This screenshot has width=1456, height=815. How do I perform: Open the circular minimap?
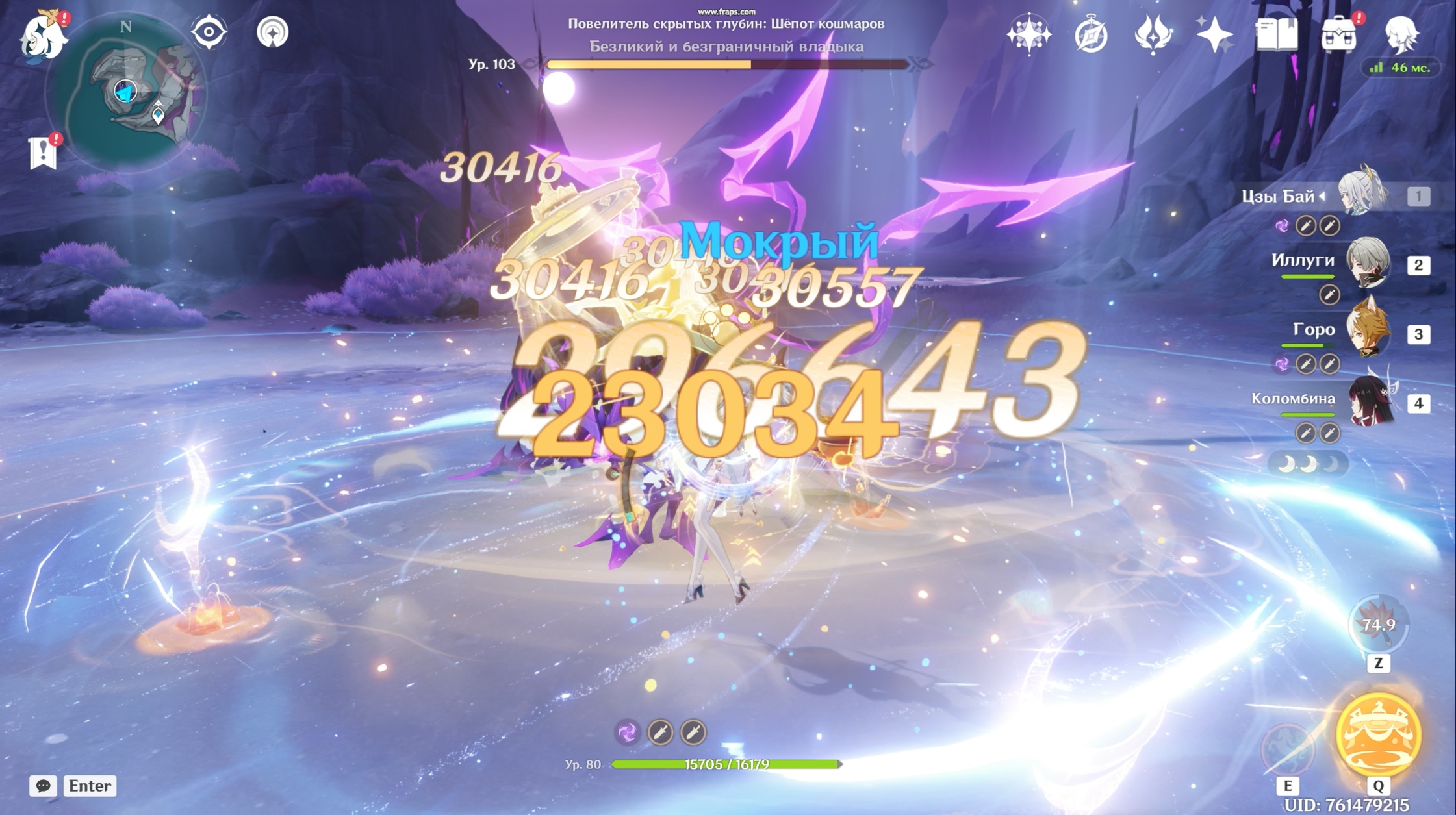coord(125,94)
